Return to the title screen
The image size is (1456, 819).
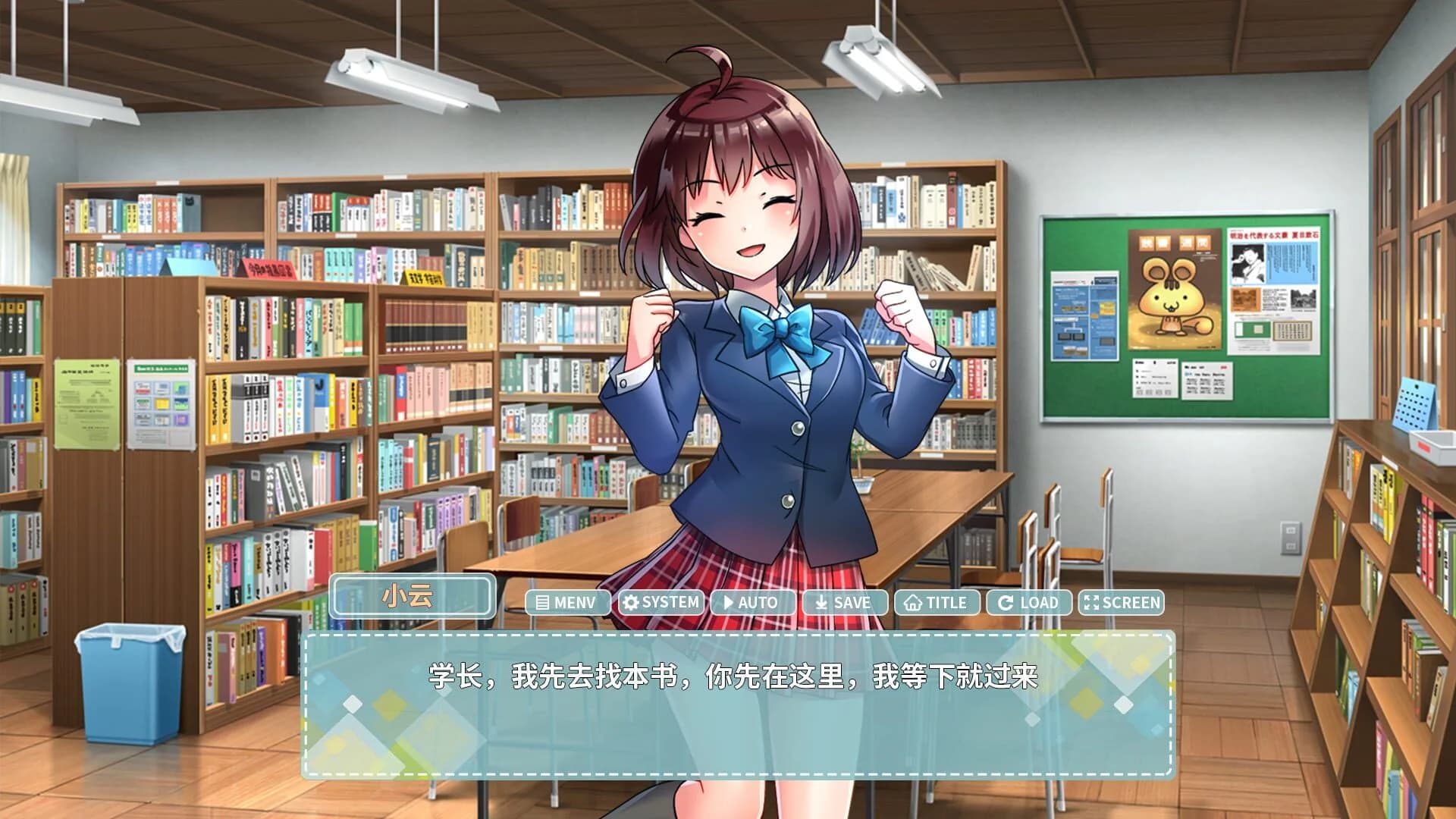937,602
